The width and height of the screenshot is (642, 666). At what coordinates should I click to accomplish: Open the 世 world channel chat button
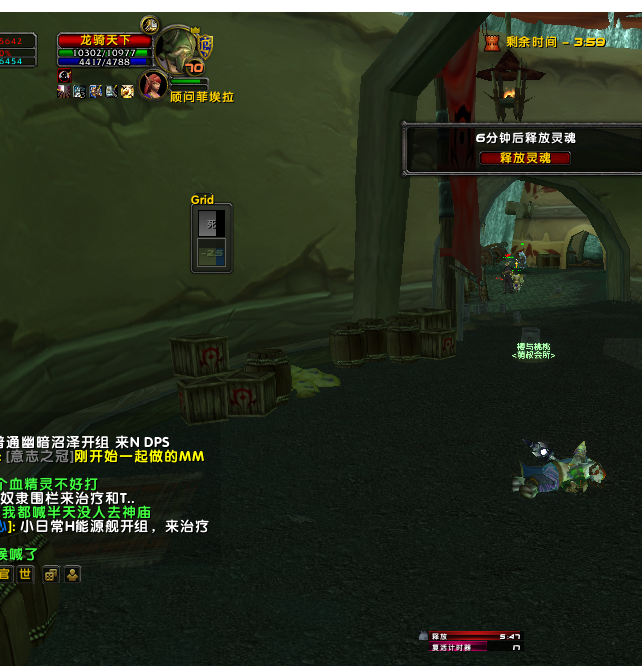pyautogui.click(x=25, y=574)
